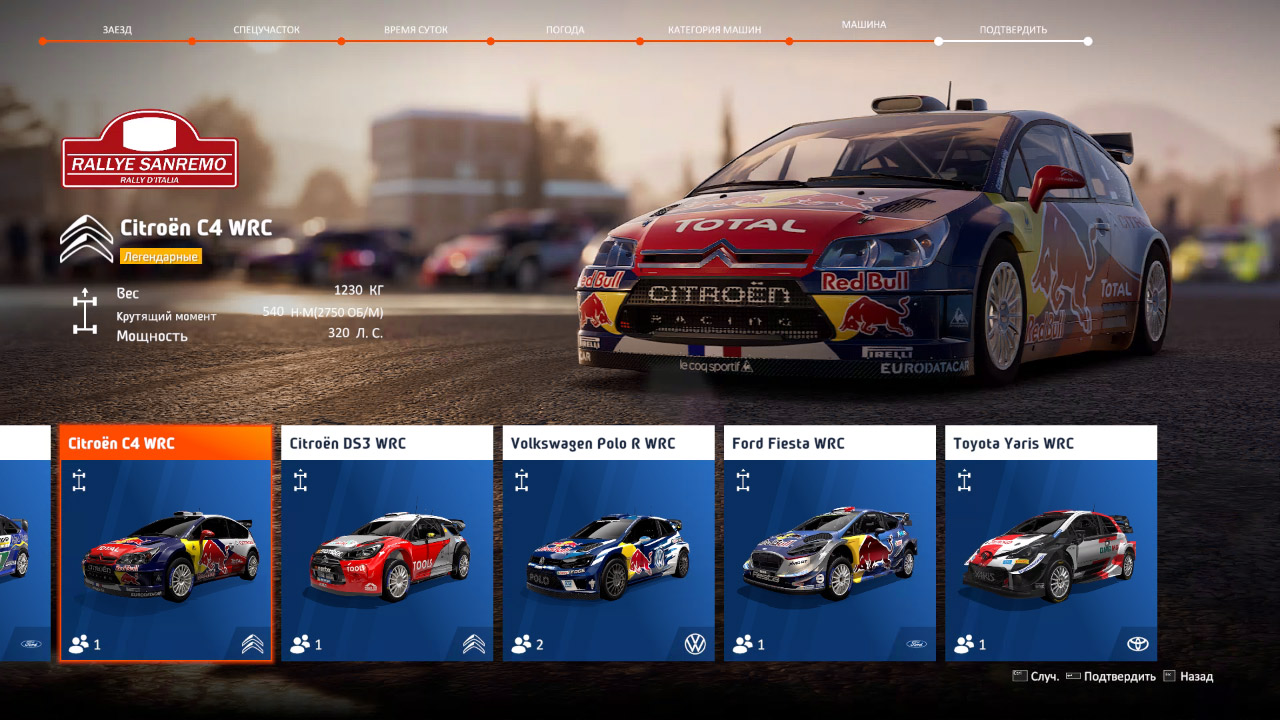This screenshot has width=1280, height=720.
Task: Go to the КАТЕГОРИЯ МАШИН step
Action: (x=715, y=29)
